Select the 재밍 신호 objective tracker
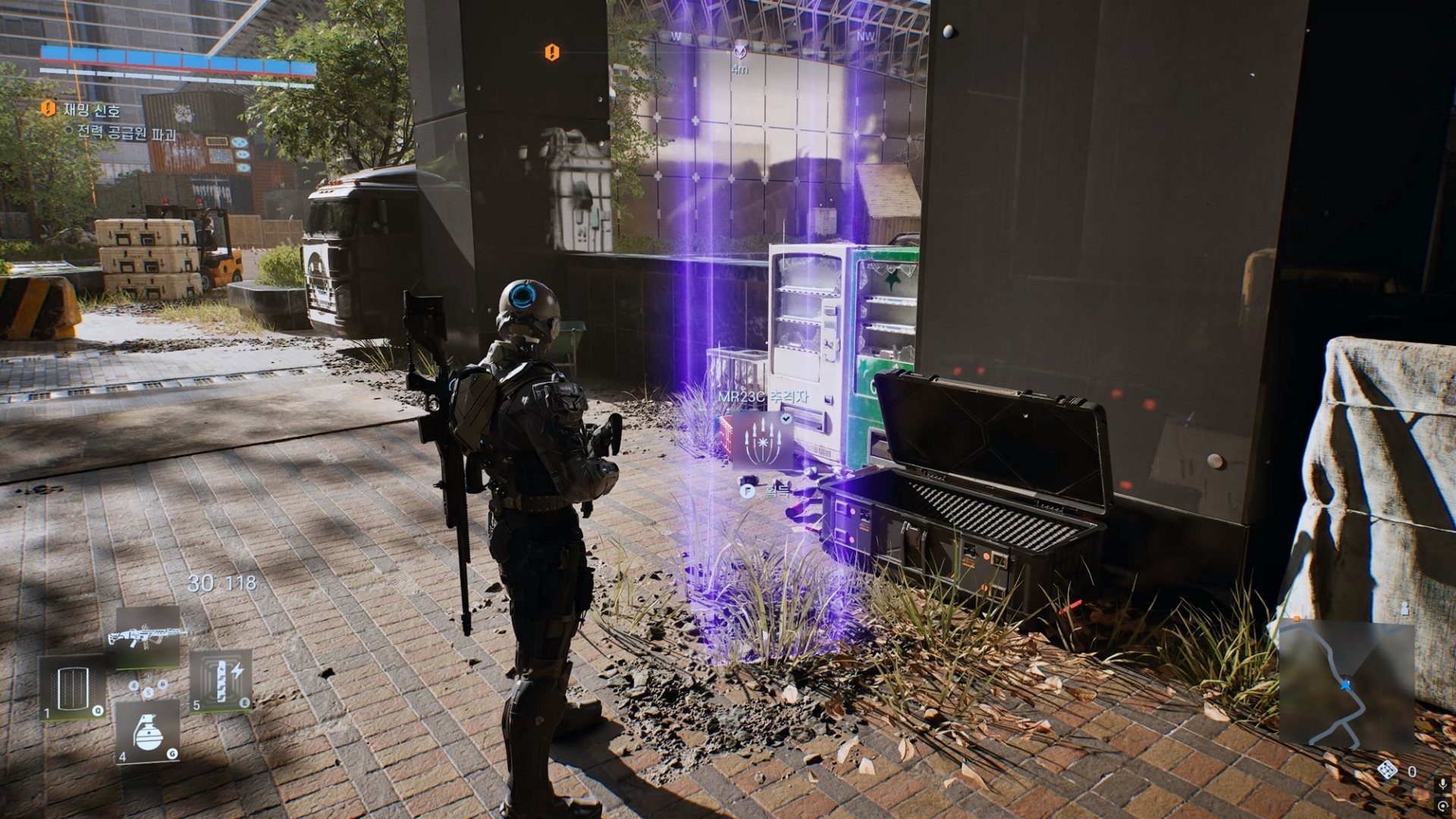This screenshot has height=819, width=1456. click(91, 111)
